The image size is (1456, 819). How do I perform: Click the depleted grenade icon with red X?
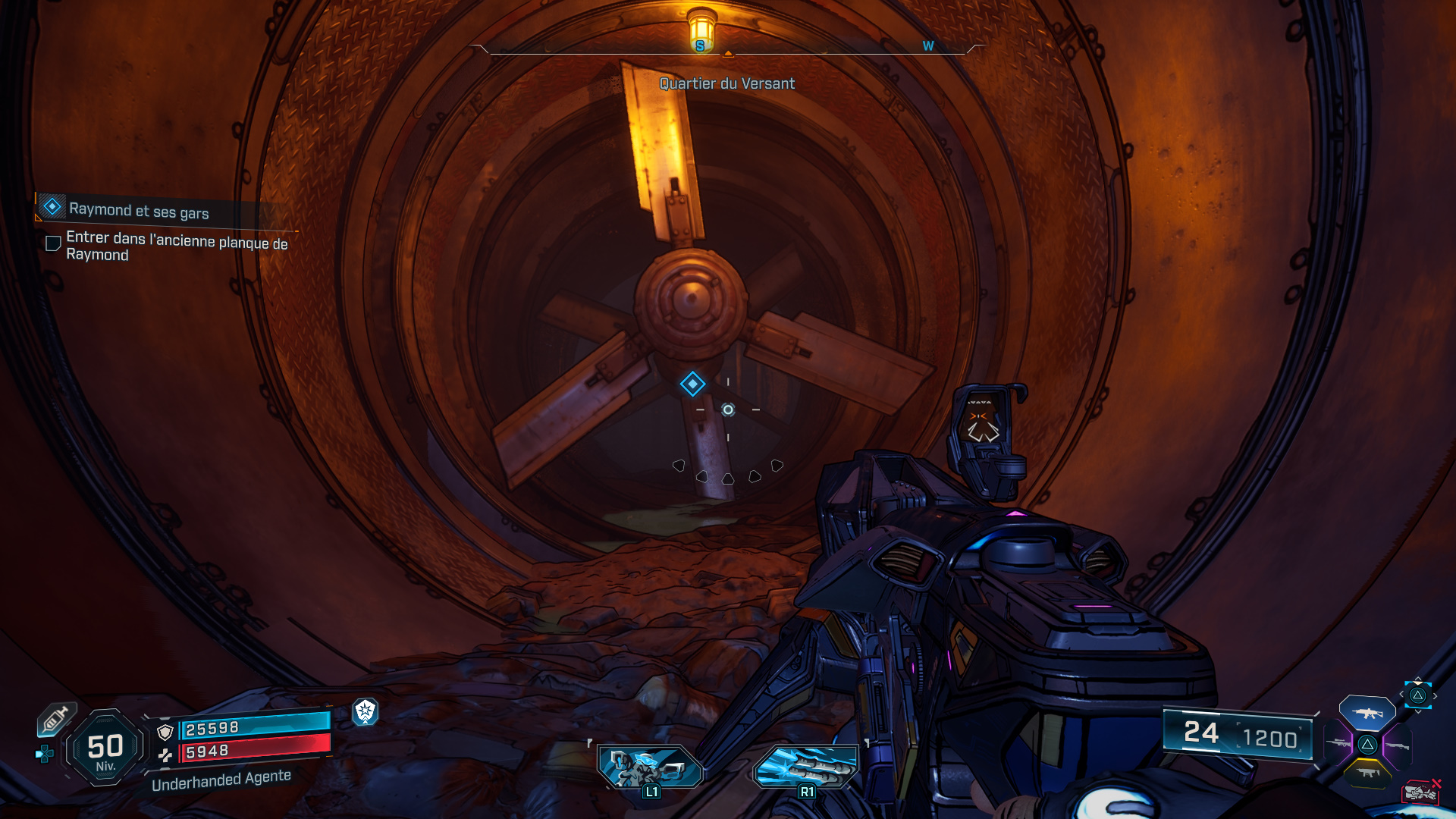(x=1420, y=792)
